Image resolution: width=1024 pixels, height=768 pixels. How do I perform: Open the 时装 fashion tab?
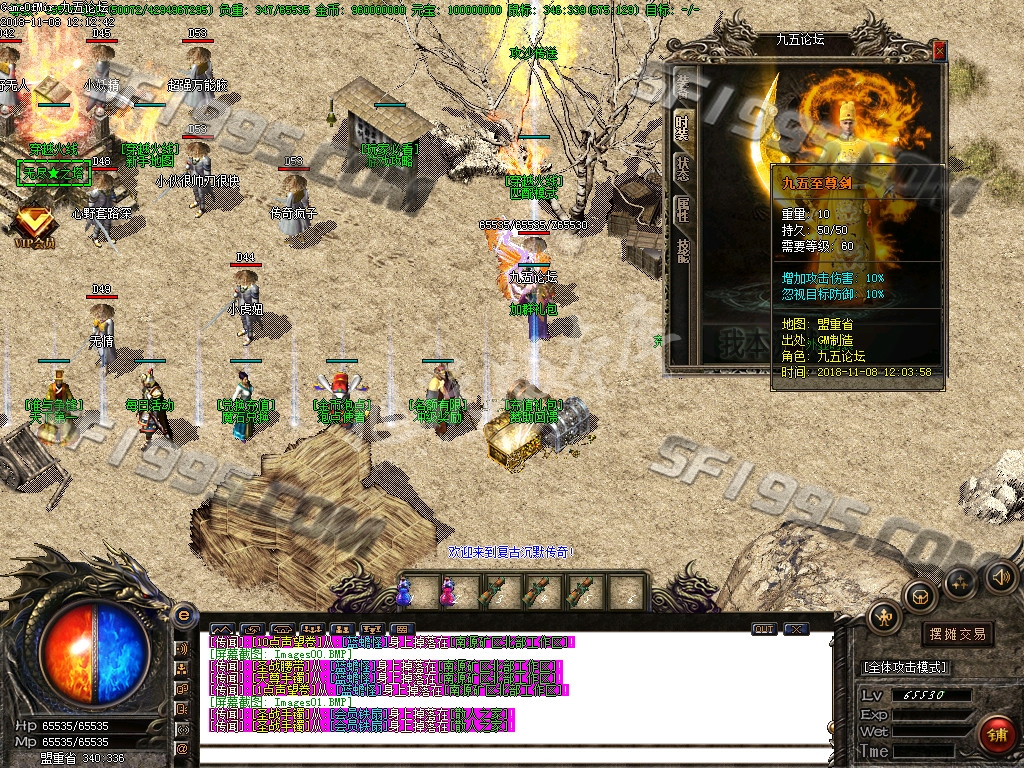tap(682, 125)
